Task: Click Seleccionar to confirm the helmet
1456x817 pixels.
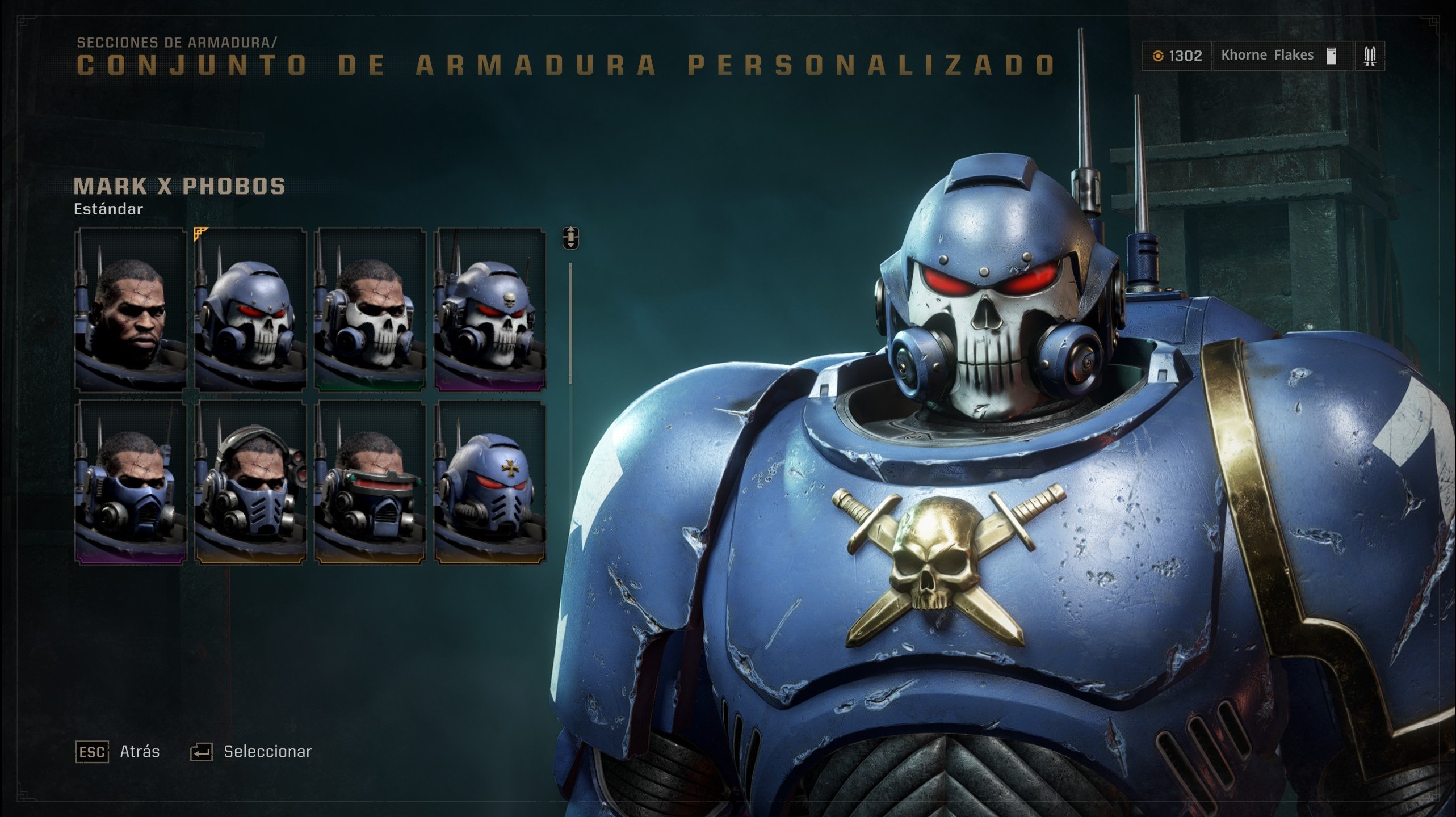Action: point(267,751)
